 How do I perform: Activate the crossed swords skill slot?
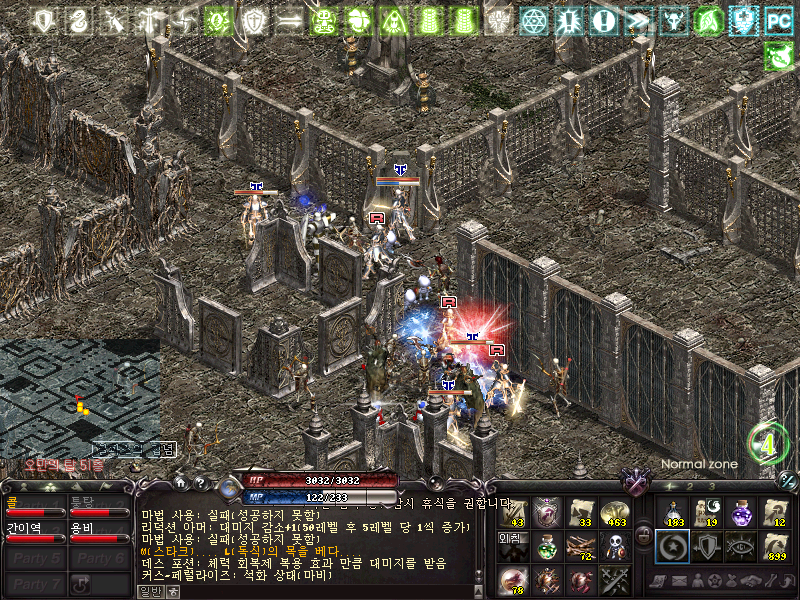[x=614, y=580]
